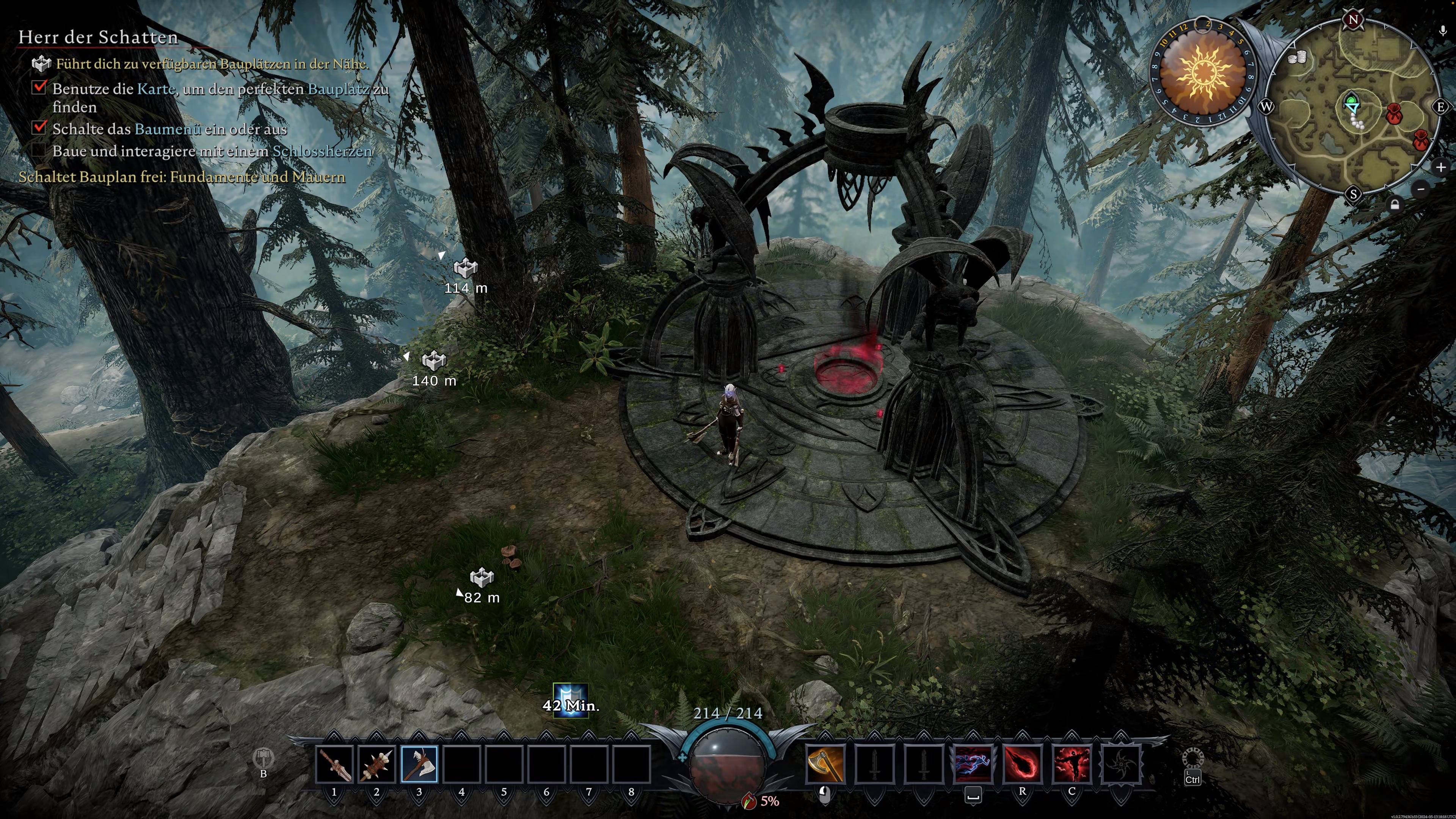Activate the blue lightning dash ability

973,764
